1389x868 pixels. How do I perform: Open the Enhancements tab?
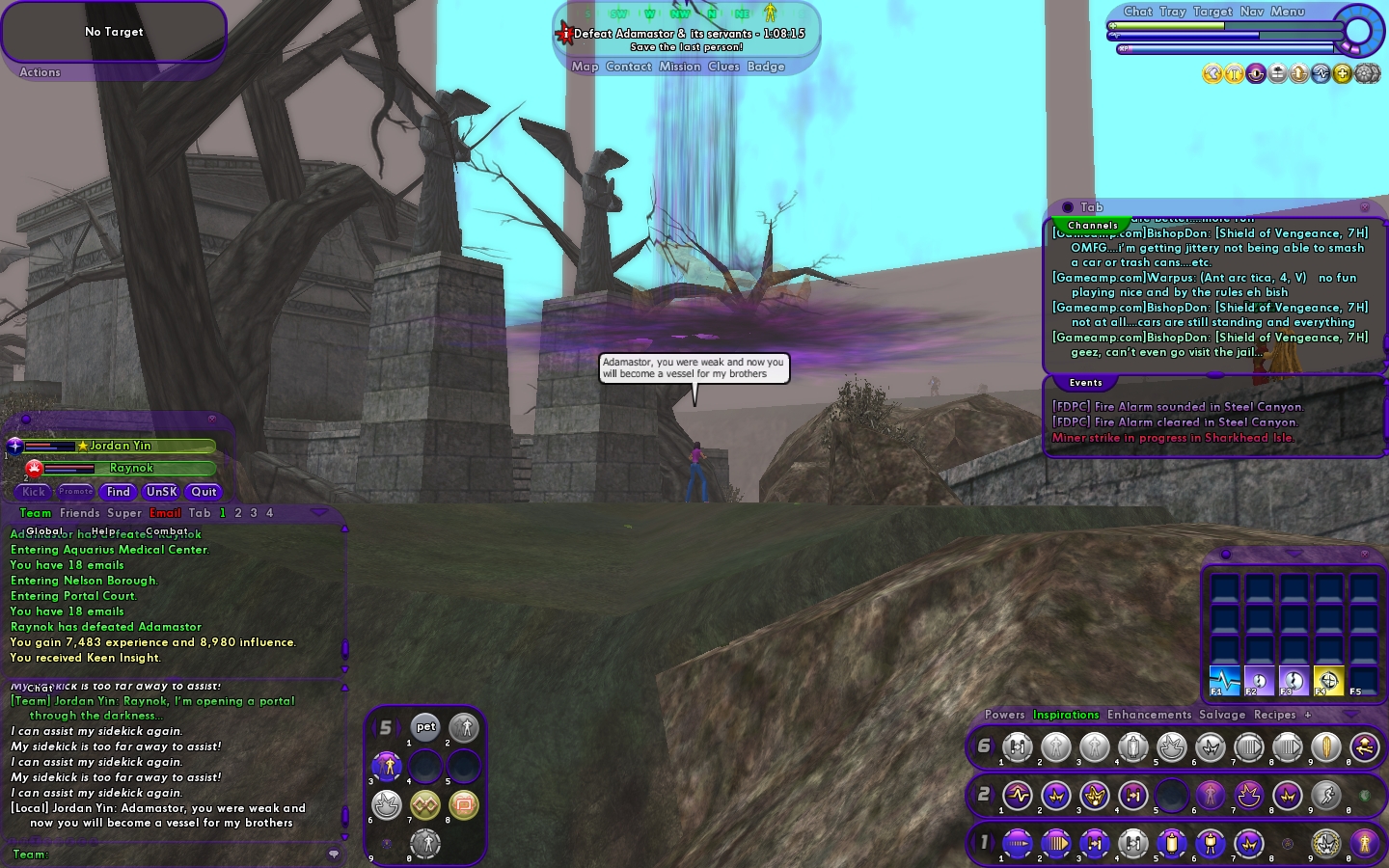pyautogui.click(x=1149, y=715)
